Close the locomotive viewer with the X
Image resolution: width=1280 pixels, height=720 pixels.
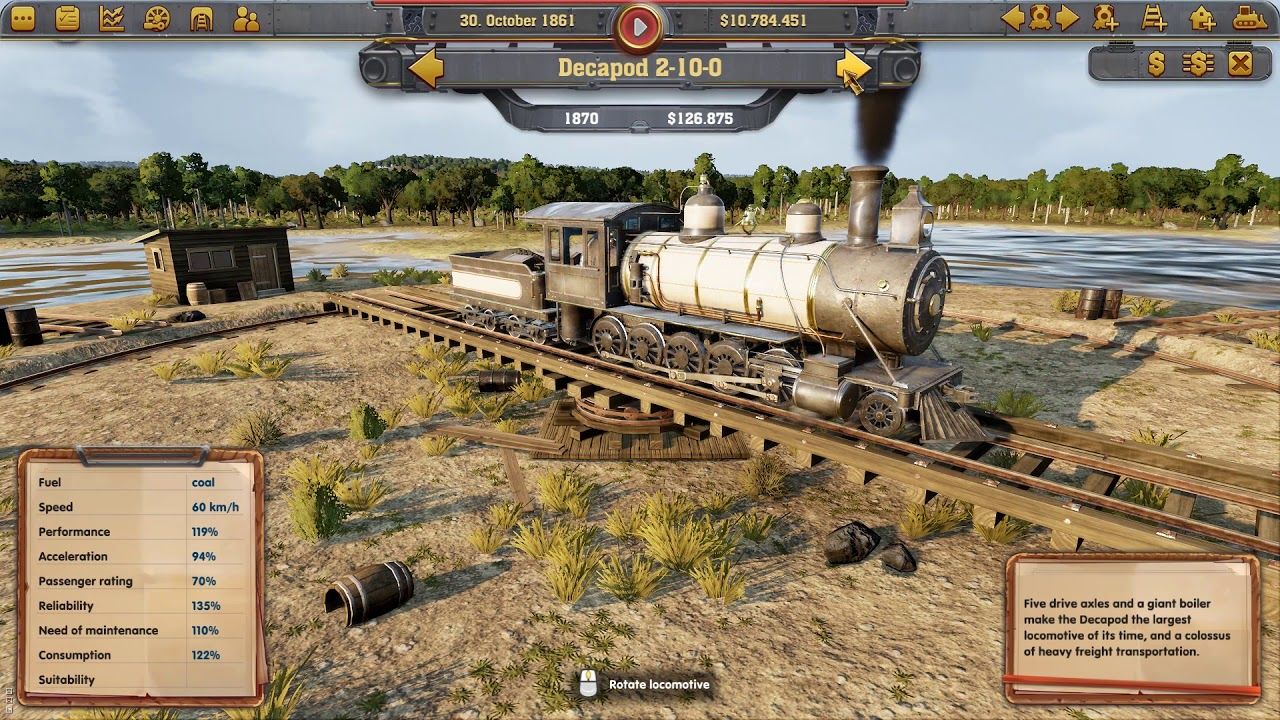[x=1240, y=64]
